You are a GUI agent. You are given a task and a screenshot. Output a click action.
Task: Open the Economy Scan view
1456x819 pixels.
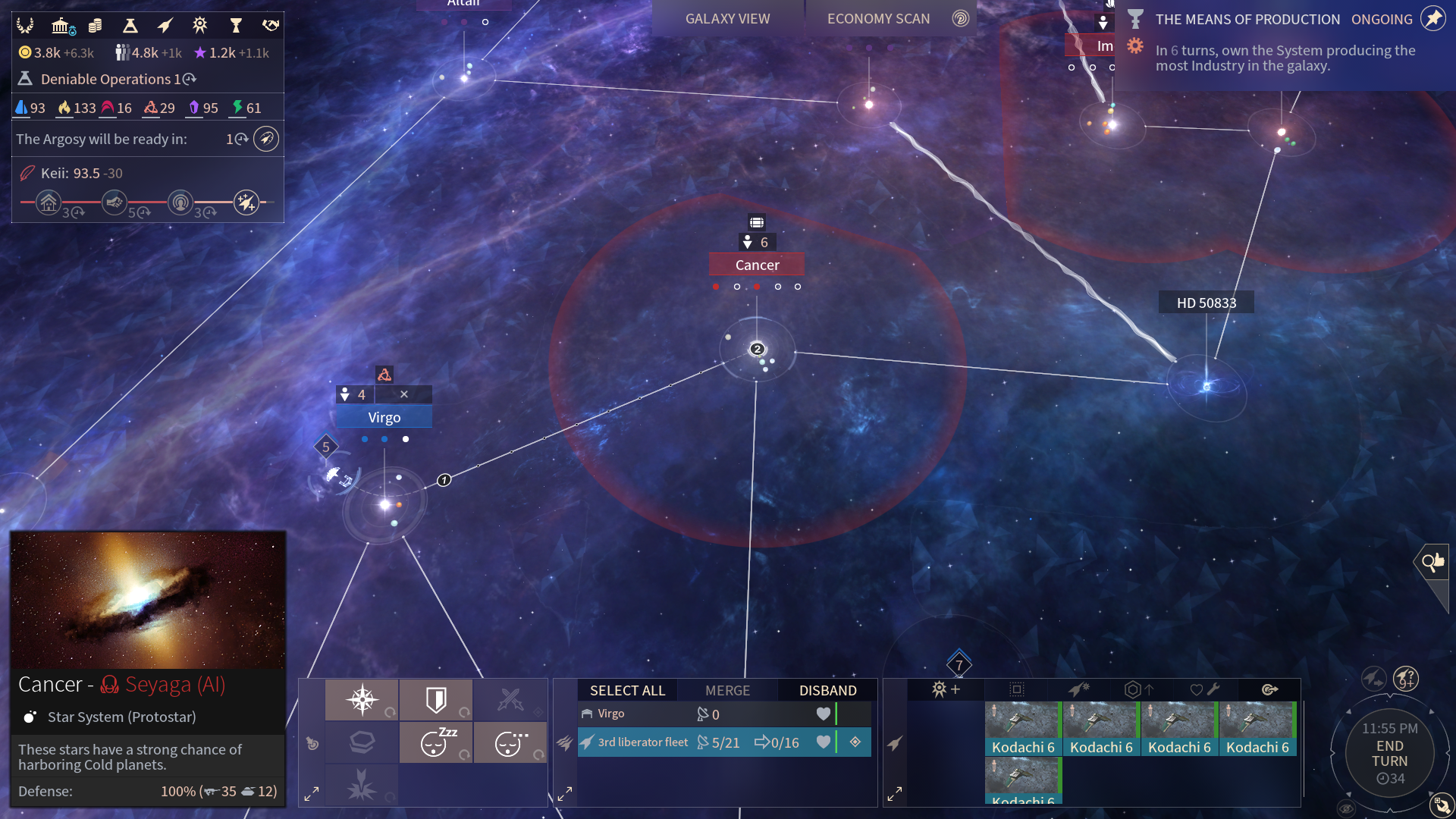[878, 19]
